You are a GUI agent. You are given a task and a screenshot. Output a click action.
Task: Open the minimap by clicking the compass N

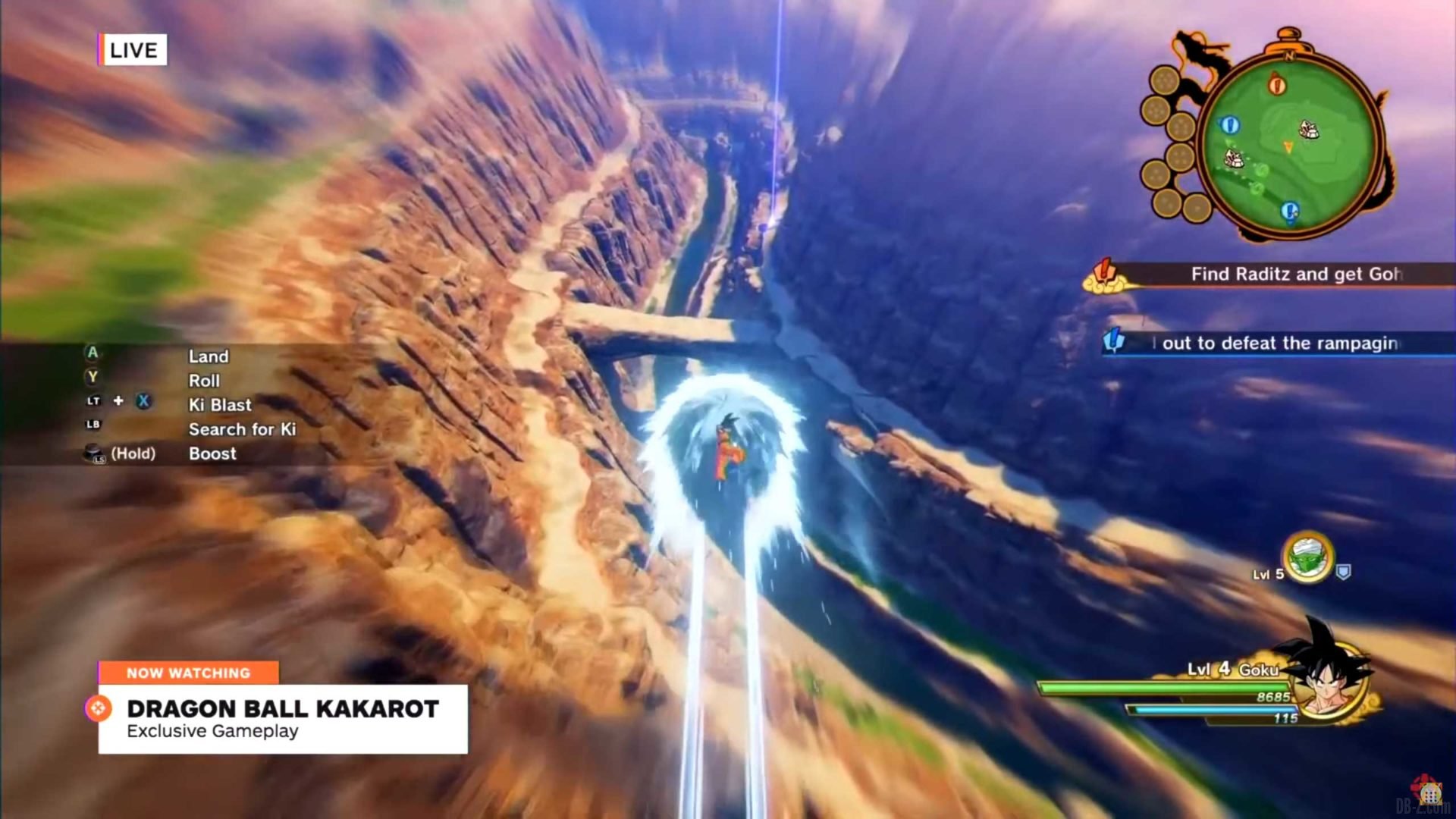click(1289, 55)
